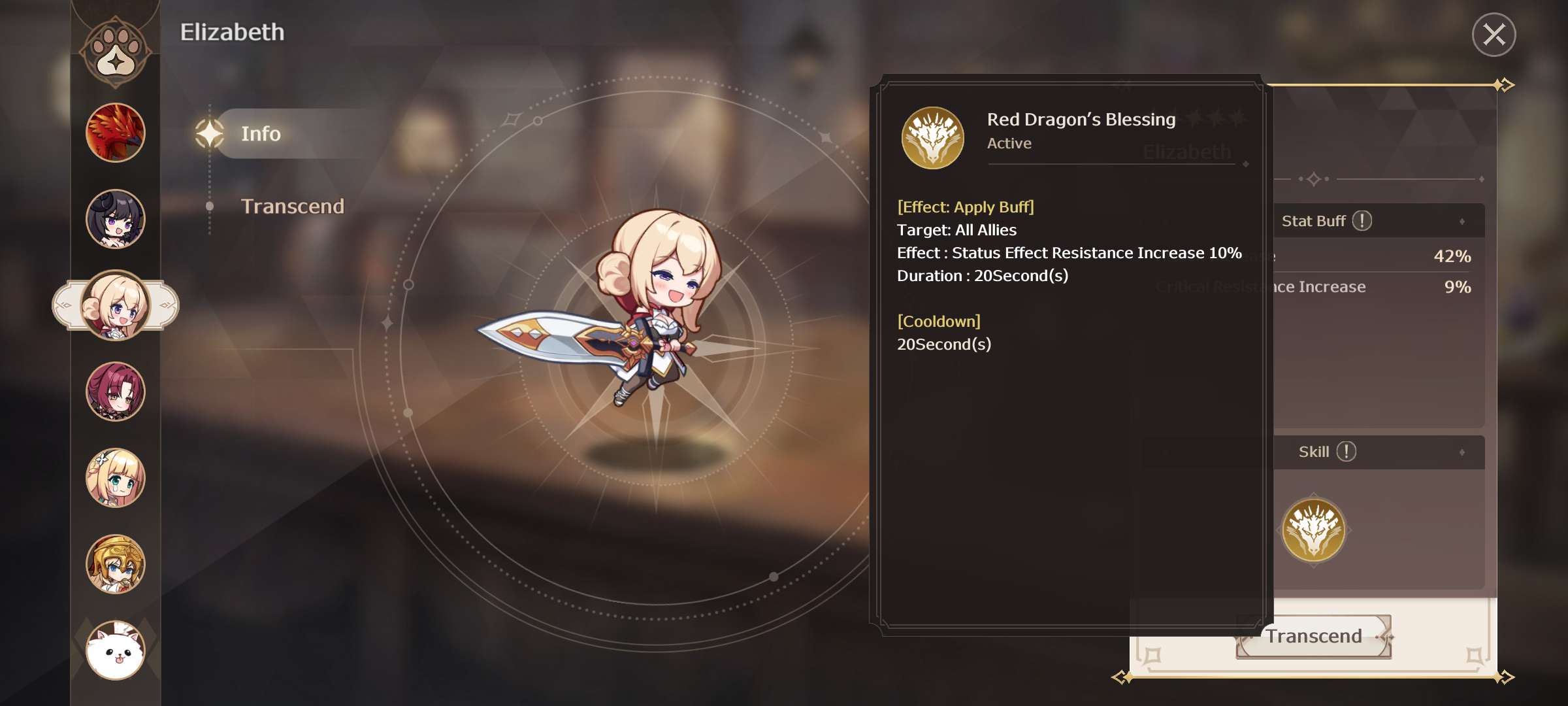Switch to the Info tab
The width and height of the screenshot is (1568, 706).
[261, 134]
